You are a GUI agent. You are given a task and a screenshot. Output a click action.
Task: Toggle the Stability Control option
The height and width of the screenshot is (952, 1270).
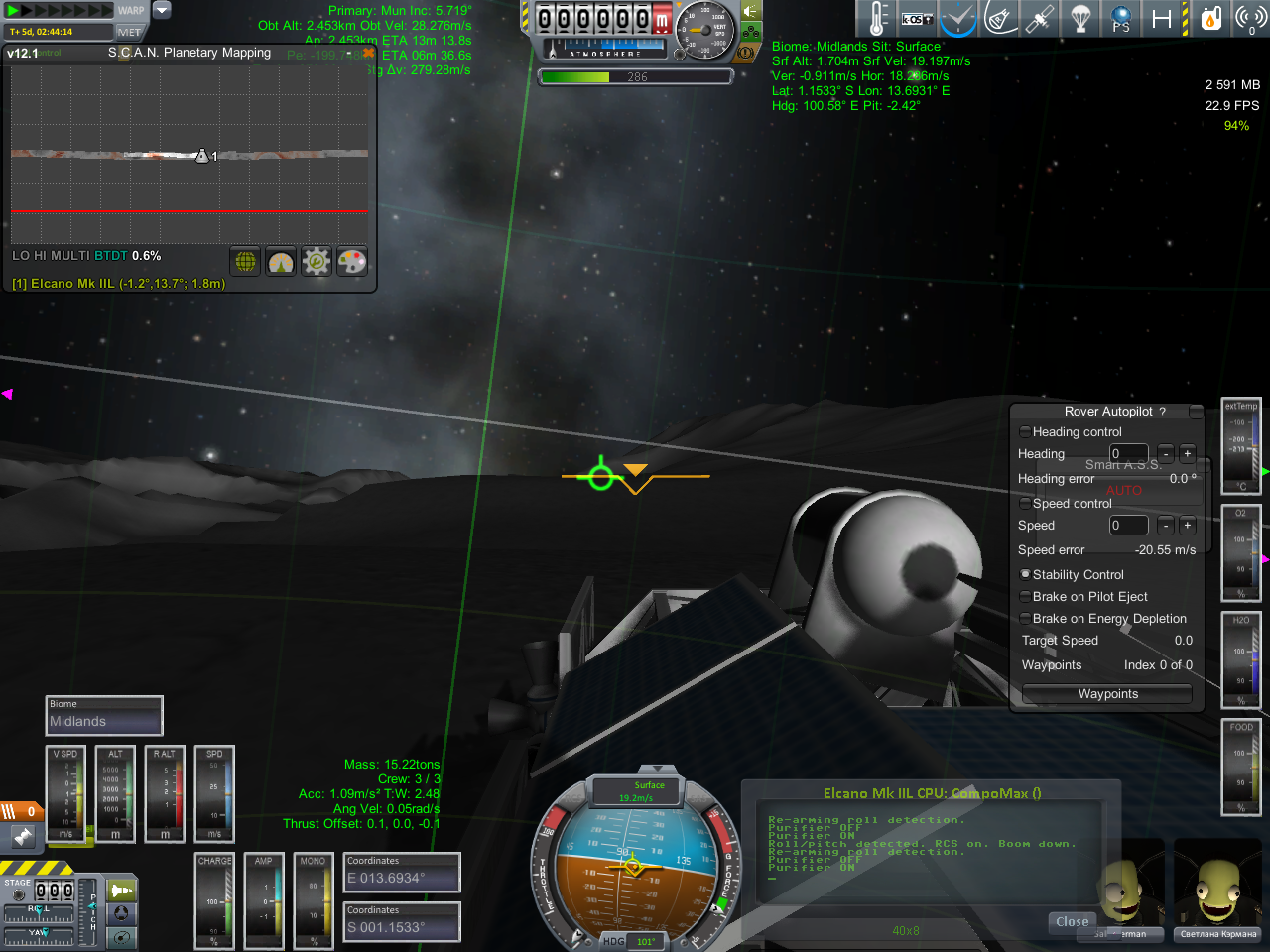click(x=1025, y=575)
